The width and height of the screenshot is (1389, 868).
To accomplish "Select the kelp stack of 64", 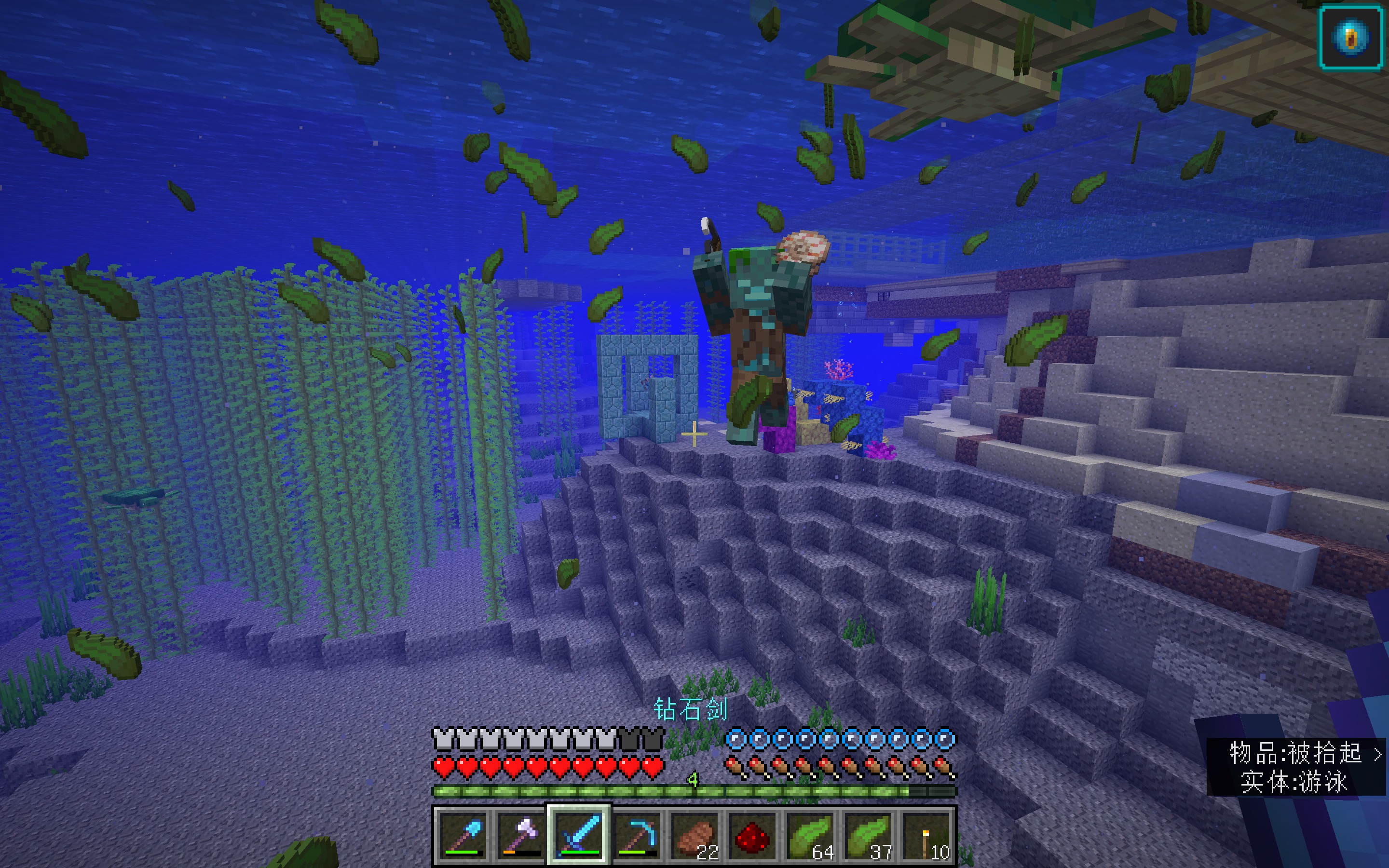I will point(810,835).
